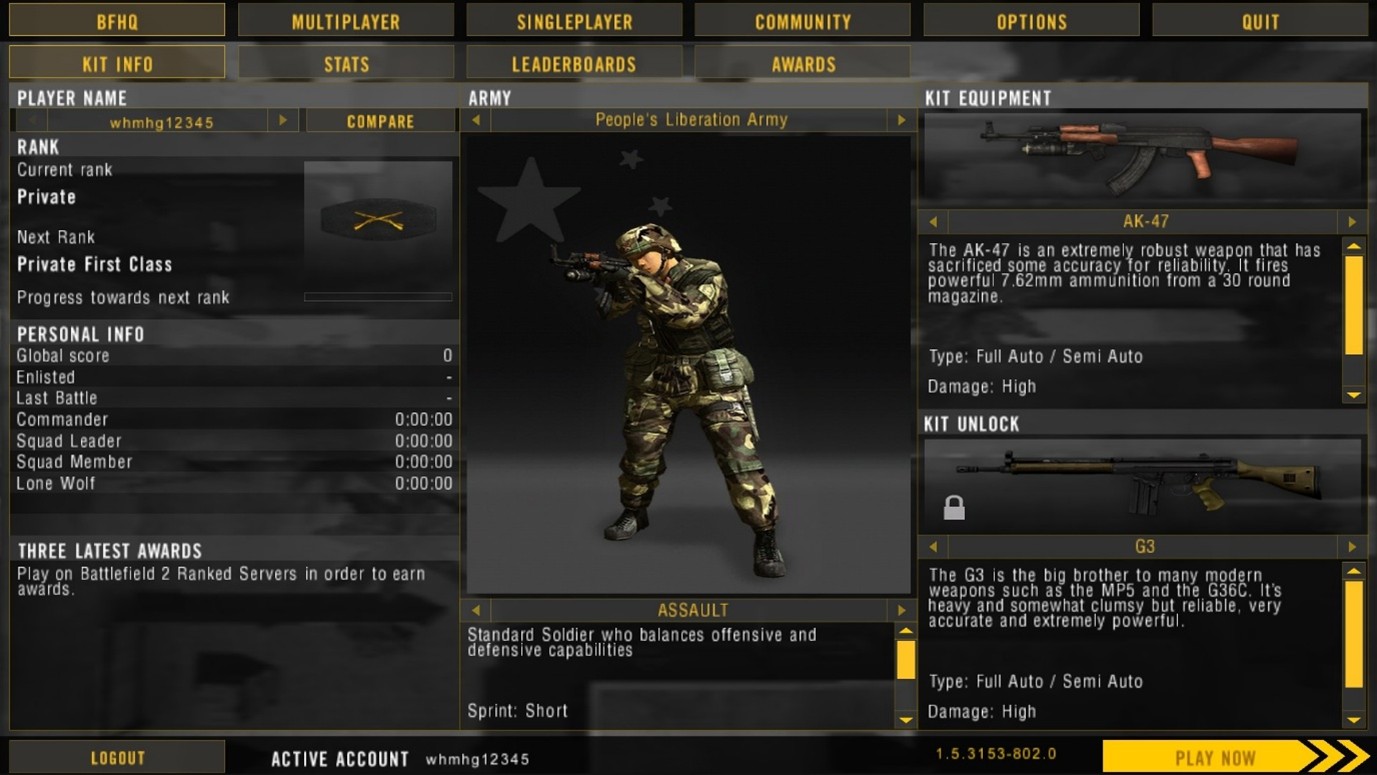
Task: Switch to the previous army
Action: [x=476, y=120]
